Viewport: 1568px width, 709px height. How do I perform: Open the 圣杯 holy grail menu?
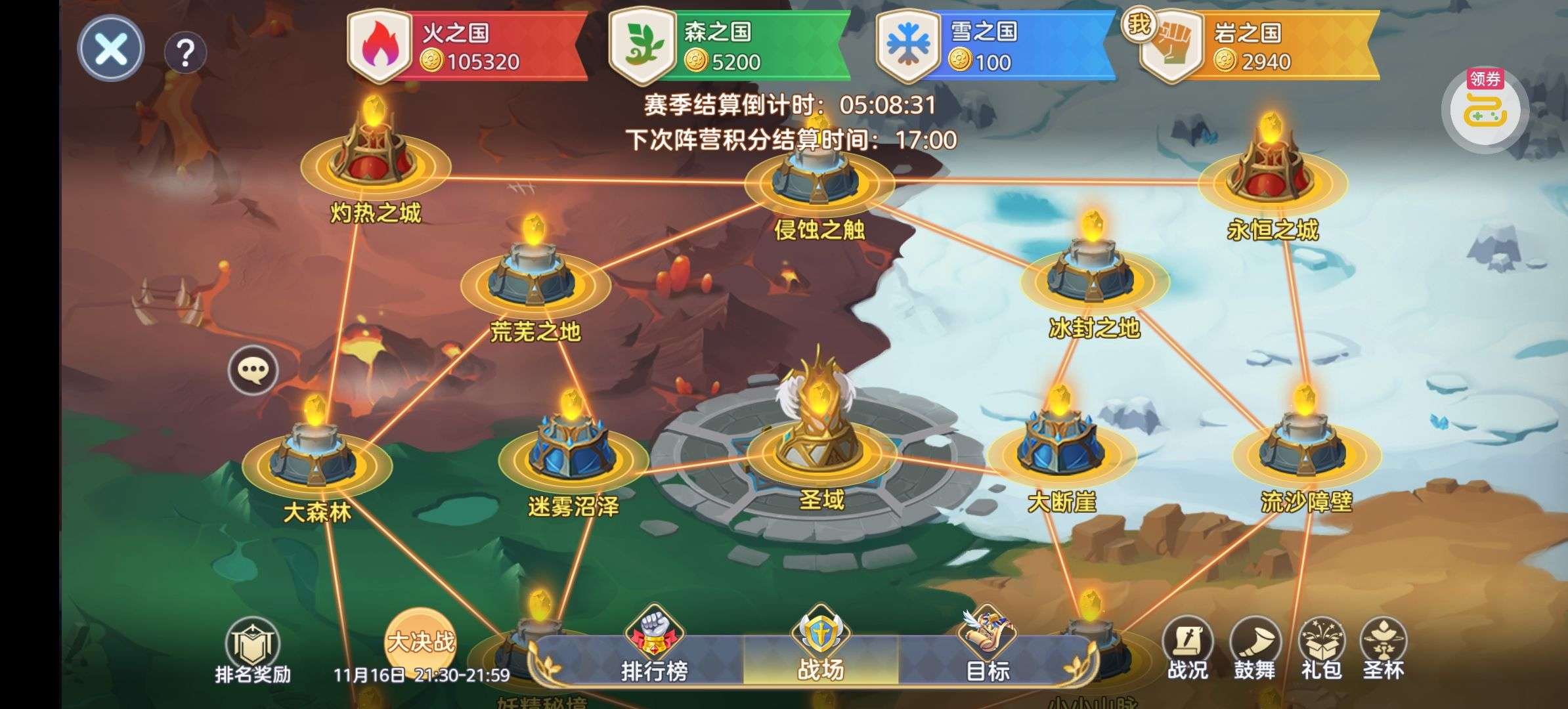(x=1383, y=650)
